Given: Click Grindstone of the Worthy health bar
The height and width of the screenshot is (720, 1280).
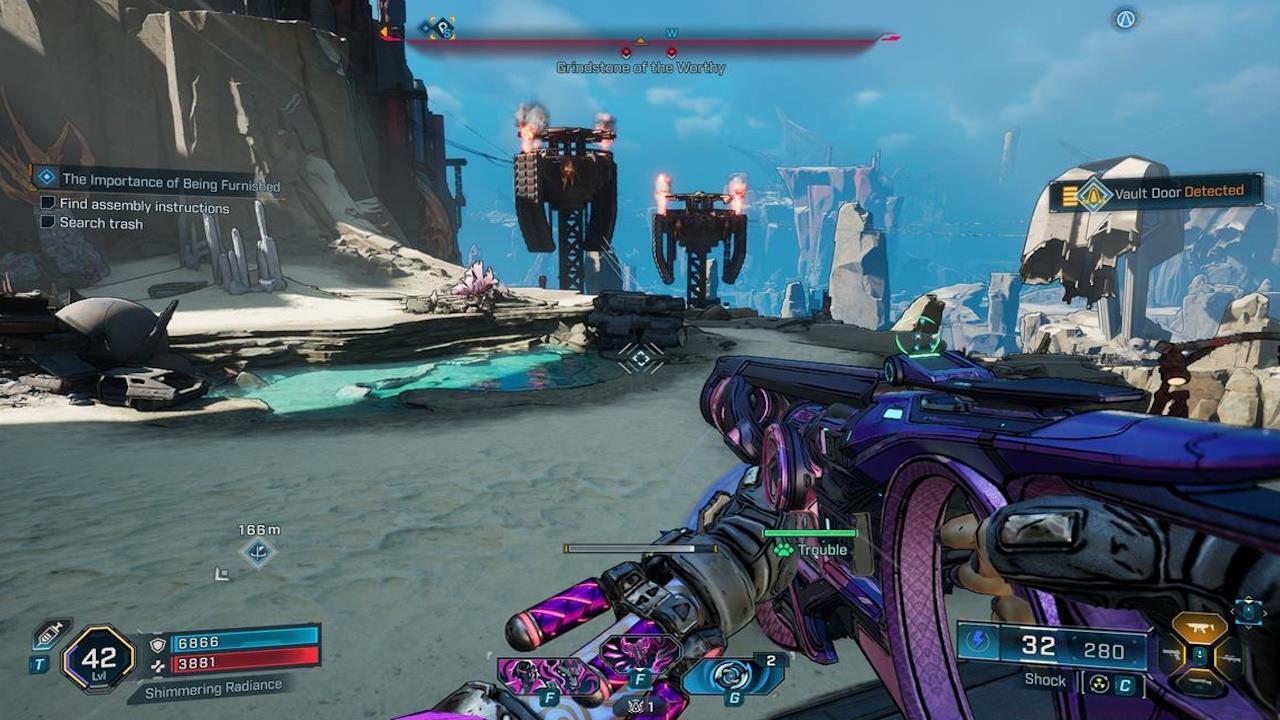Looking at the screenshot, I should point(640,42).
